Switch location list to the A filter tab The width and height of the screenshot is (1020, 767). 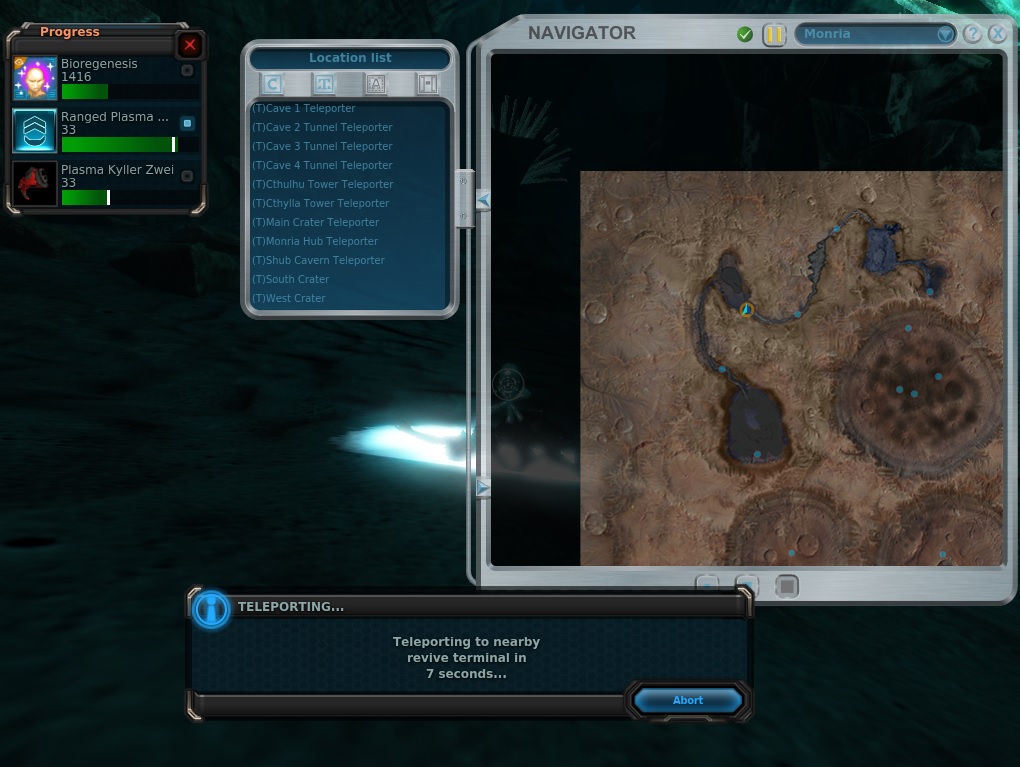pos(376,84)
